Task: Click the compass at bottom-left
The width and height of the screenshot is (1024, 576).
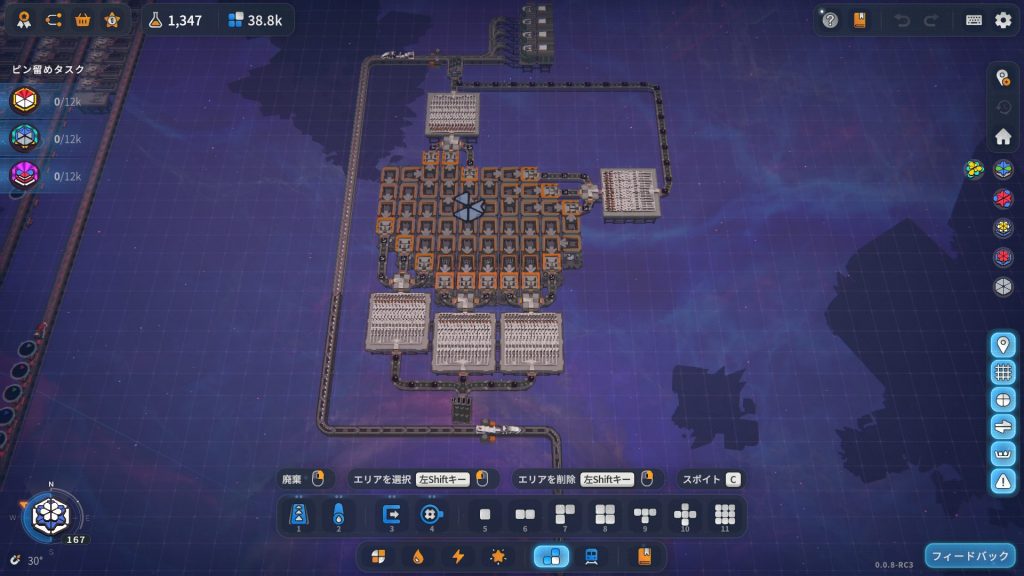Action: point(46,515)
